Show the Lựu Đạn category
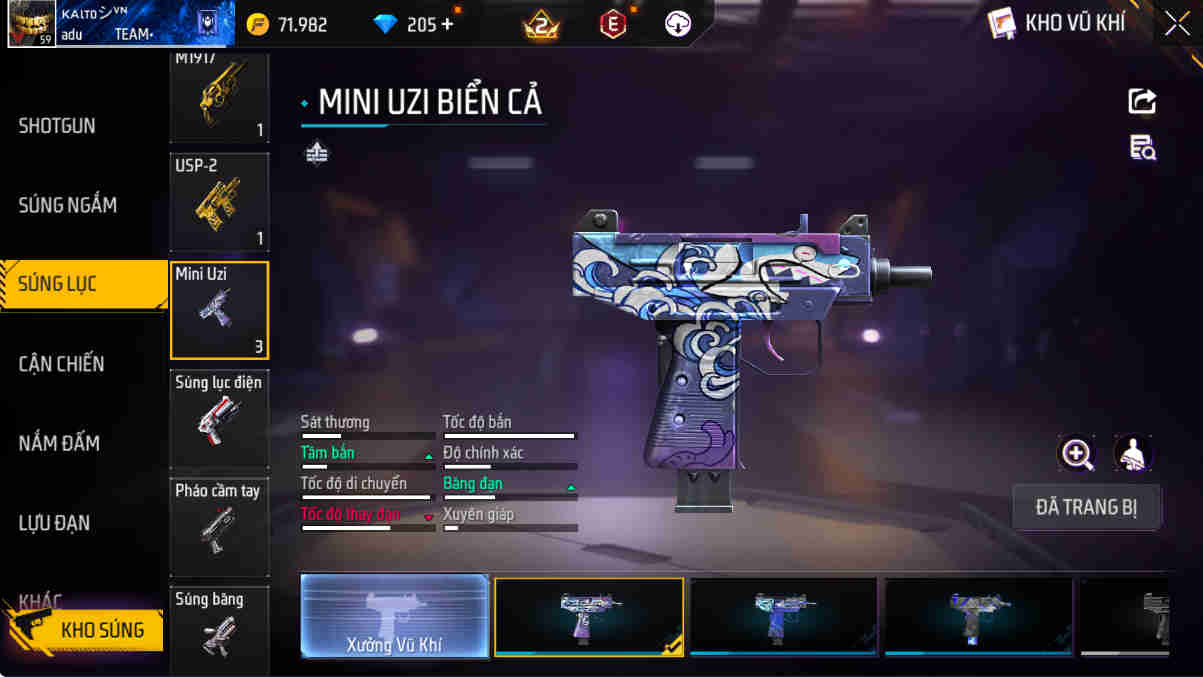This screenshot has width=1203, height=677. [x=54, y=523]
